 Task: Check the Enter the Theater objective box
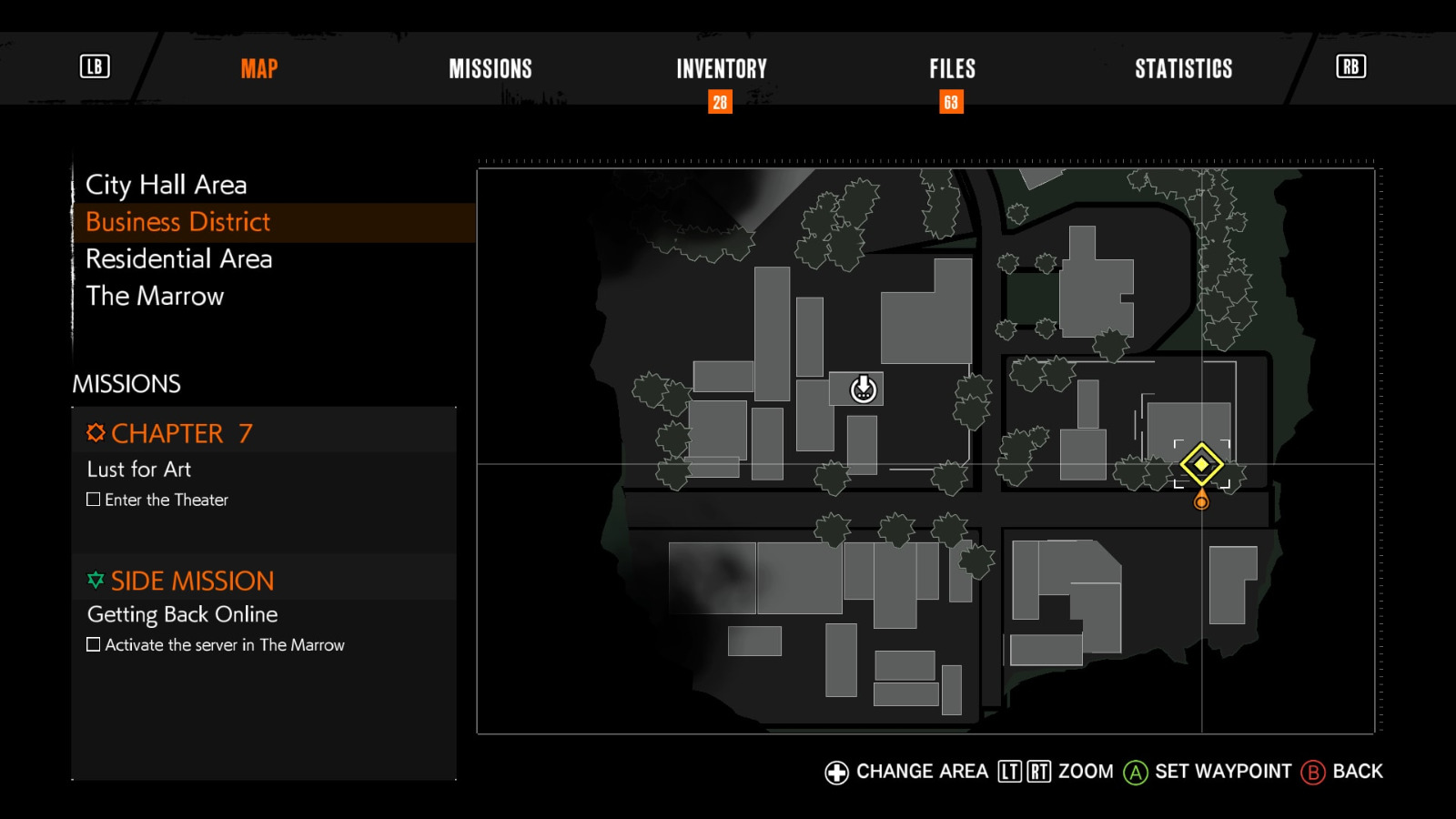tap(93, 499)
